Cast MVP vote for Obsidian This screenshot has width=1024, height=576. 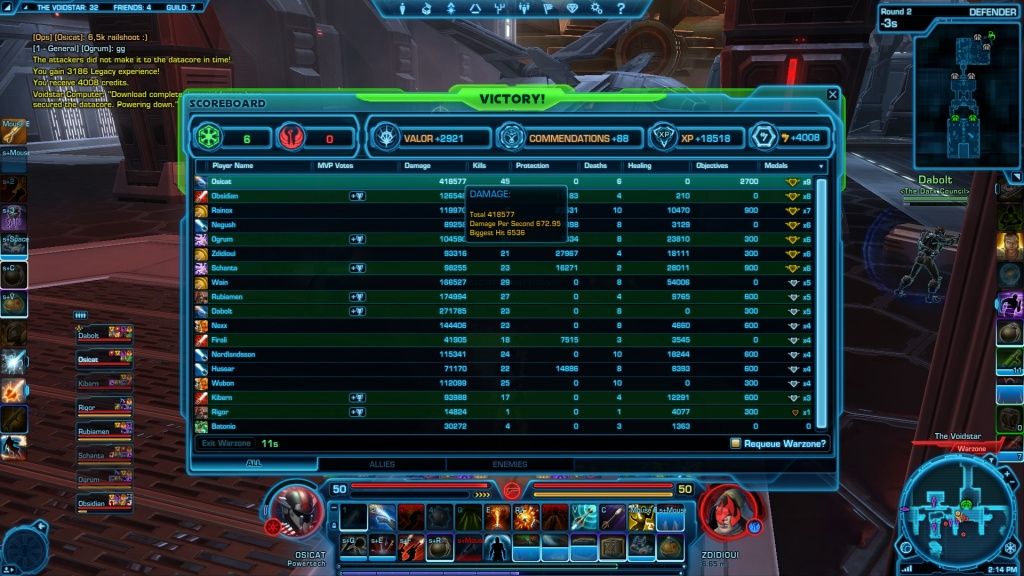click(356, 196)
